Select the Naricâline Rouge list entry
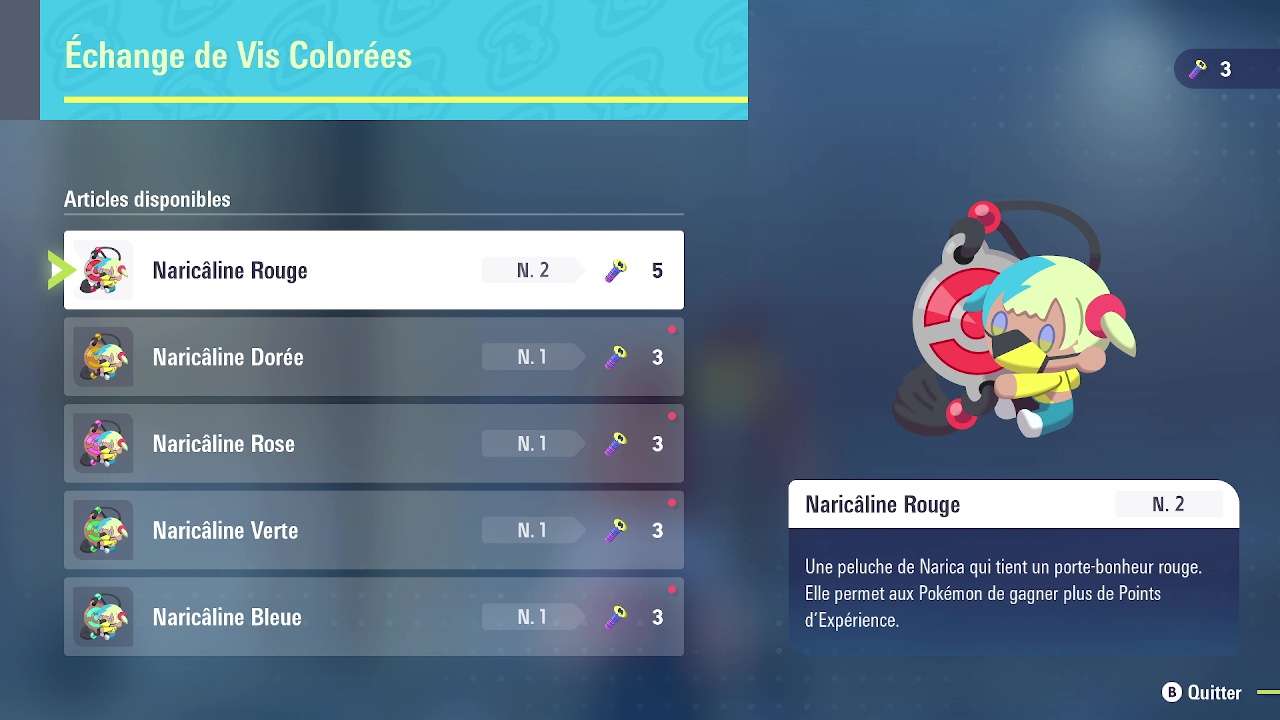Image resolution: width=1280 pixels, height=720 pixels. click(373, 269)
